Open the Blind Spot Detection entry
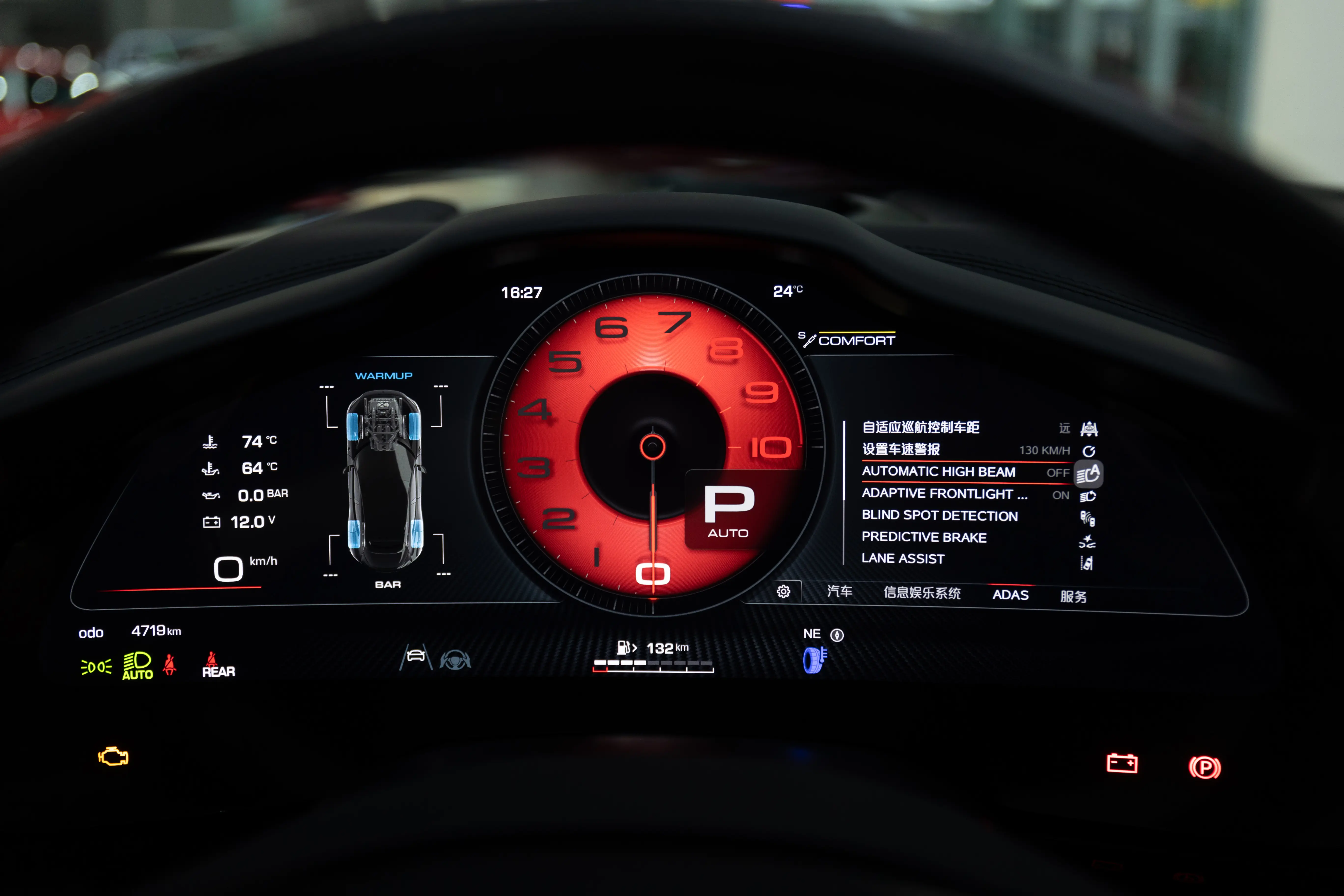This screenshot has height=896, width=1344. (x=939, y=516)
